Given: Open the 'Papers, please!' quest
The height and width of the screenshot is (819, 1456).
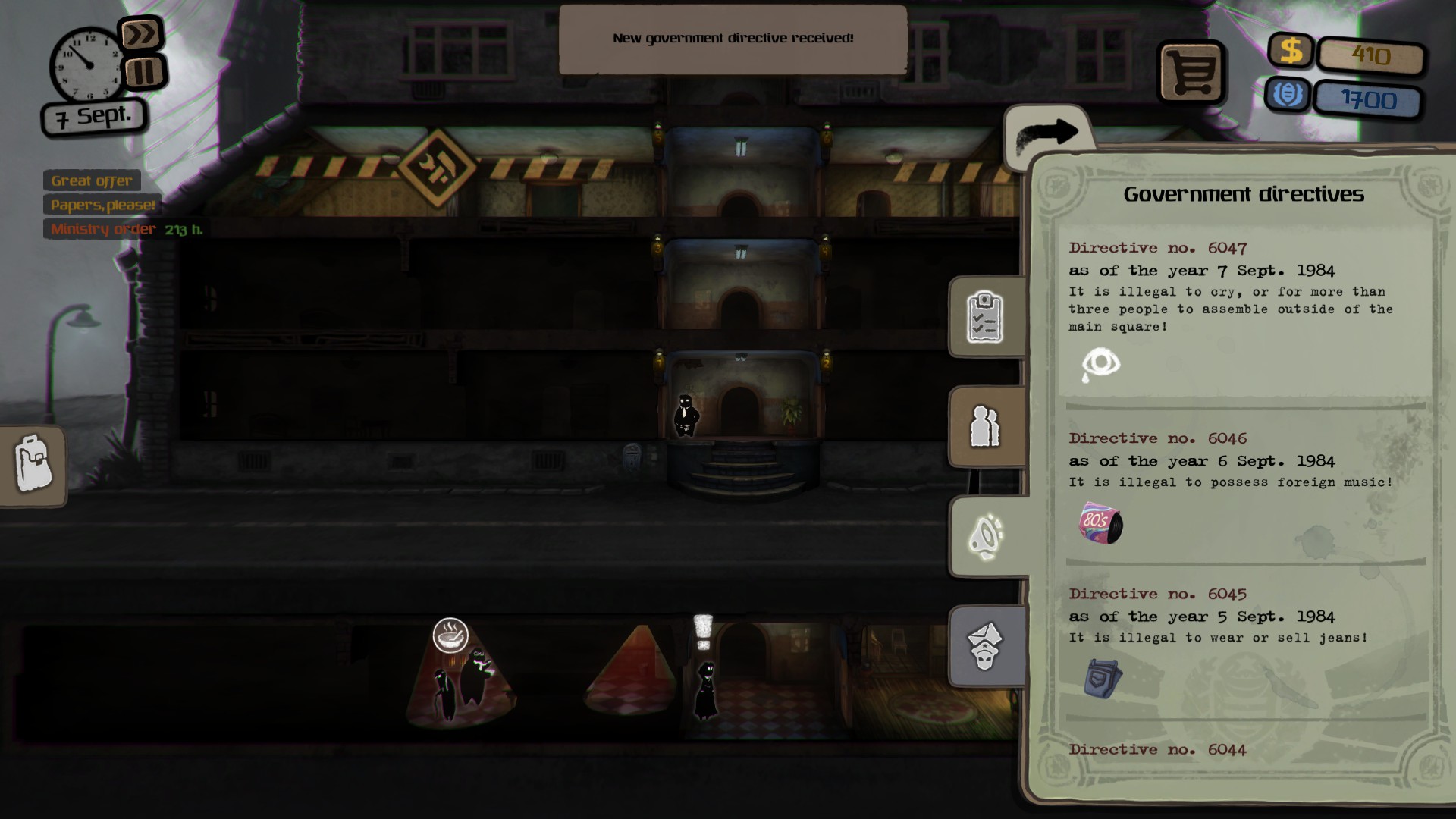Looking at the screenshot, I should pos(102,205).
